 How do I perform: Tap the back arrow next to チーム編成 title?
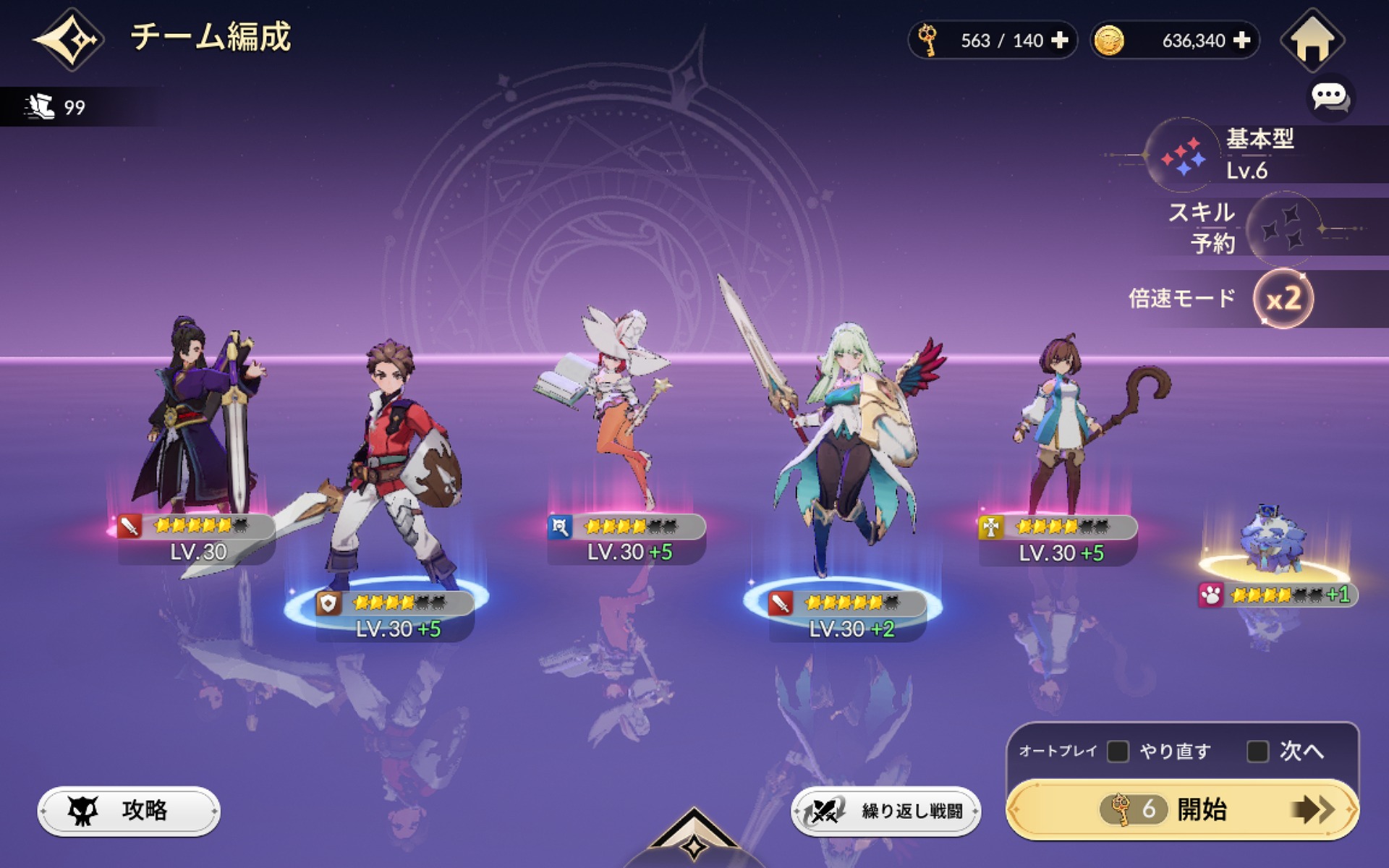(67, 40)
